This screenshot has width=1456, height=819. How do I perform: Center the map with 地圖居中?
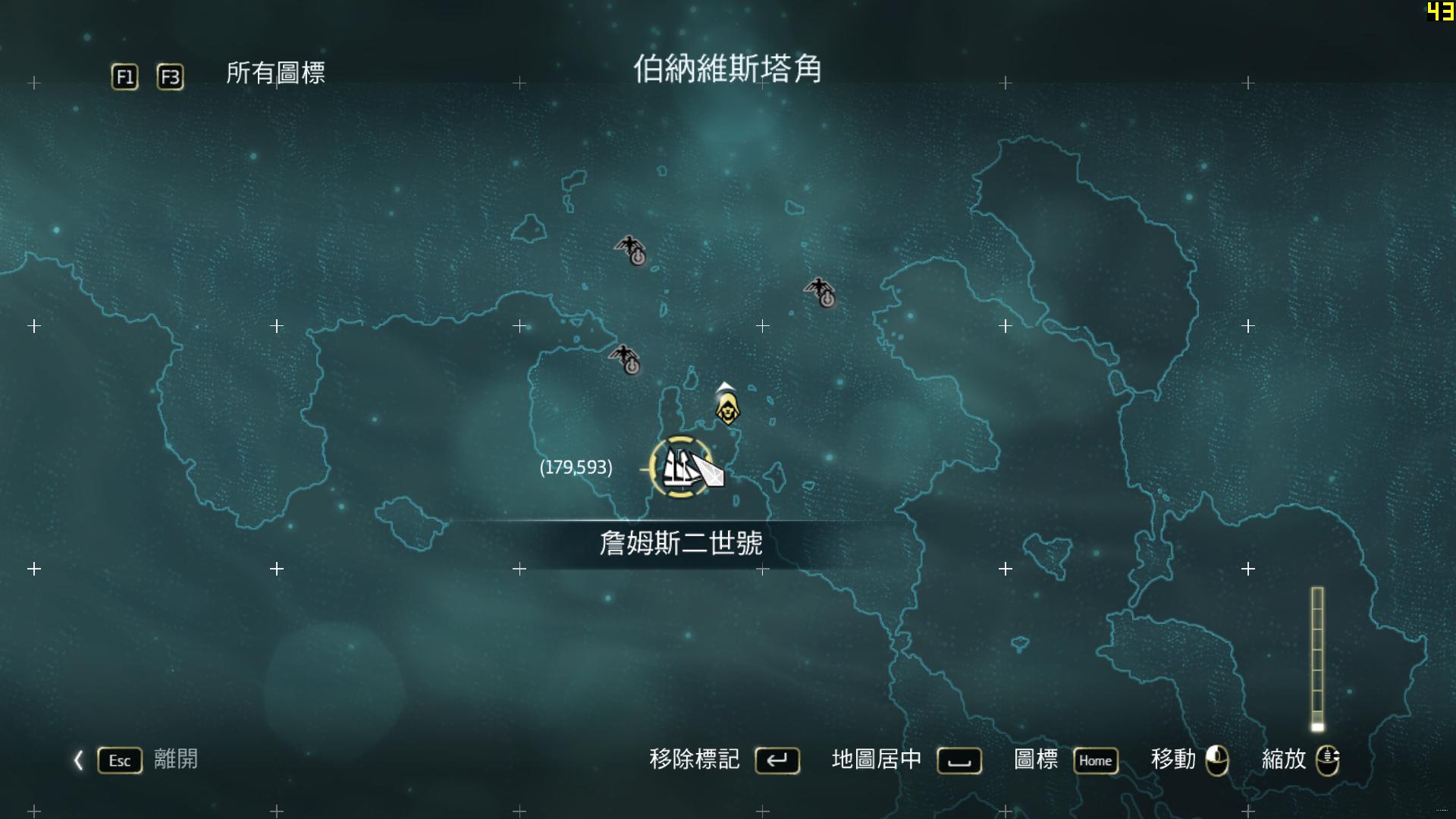876,759
